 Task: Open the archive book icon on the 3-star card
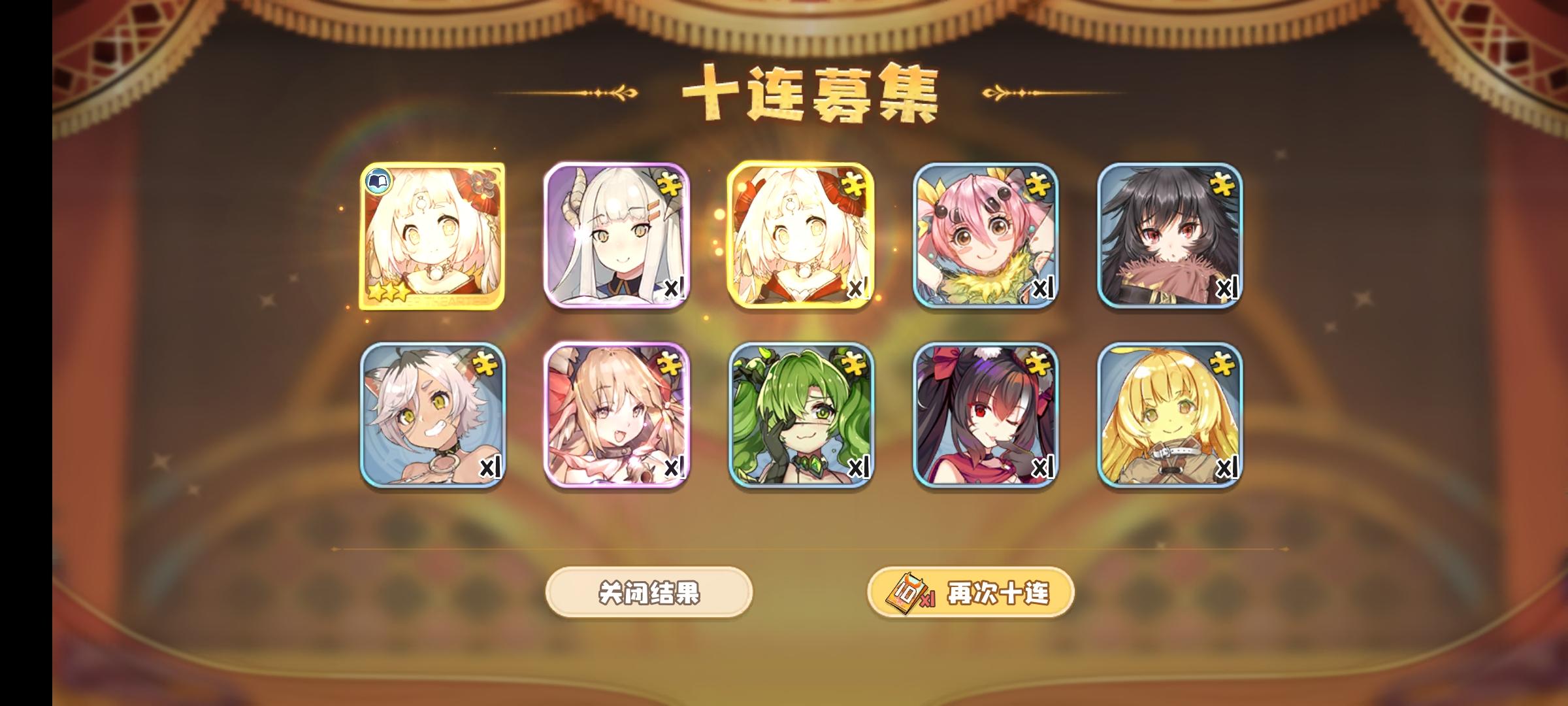[x=379, y=181]
